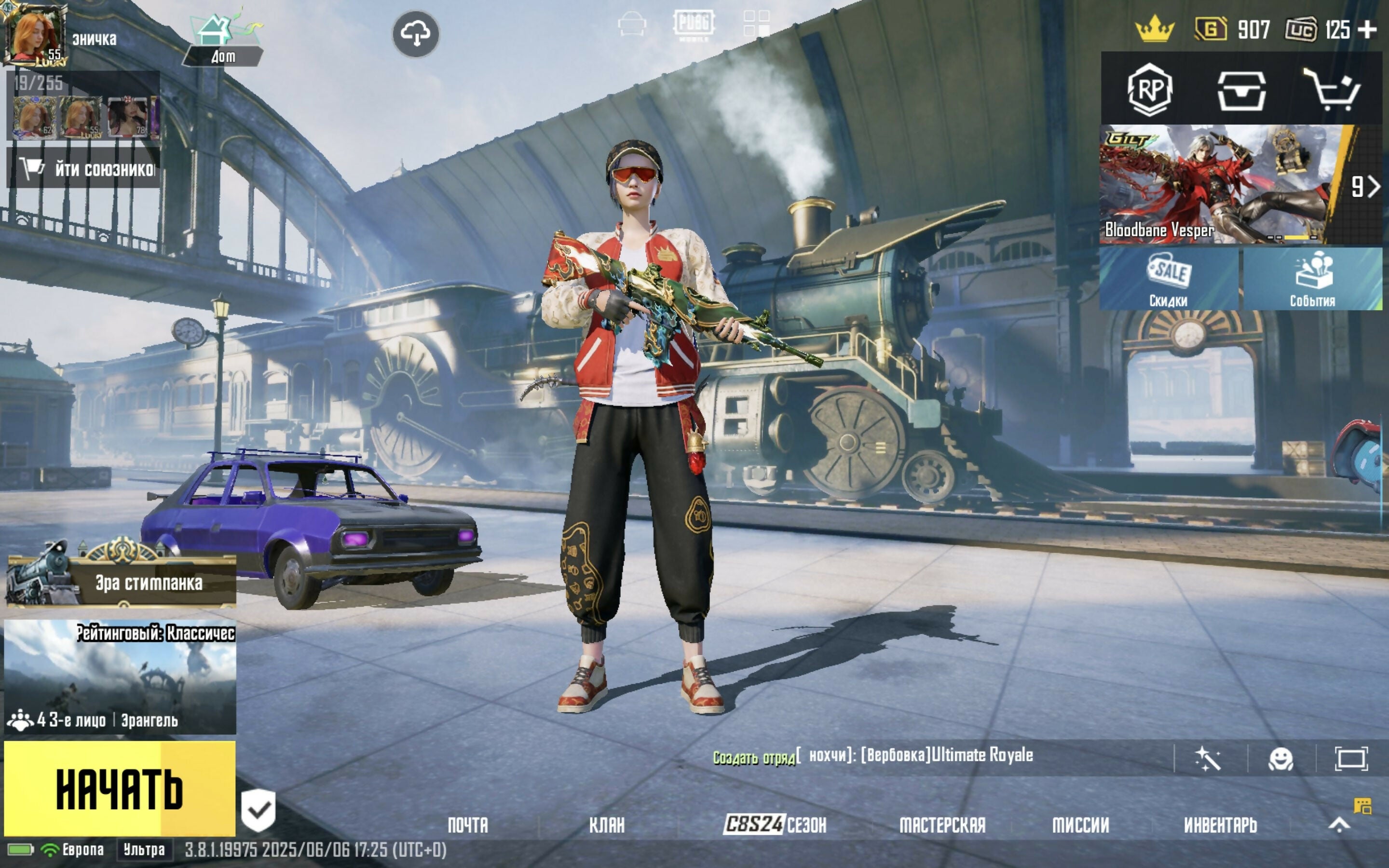Start the match with the НАЧАТЬ button
Screen dimensions: 1389x868
click(x=120, y=787)
